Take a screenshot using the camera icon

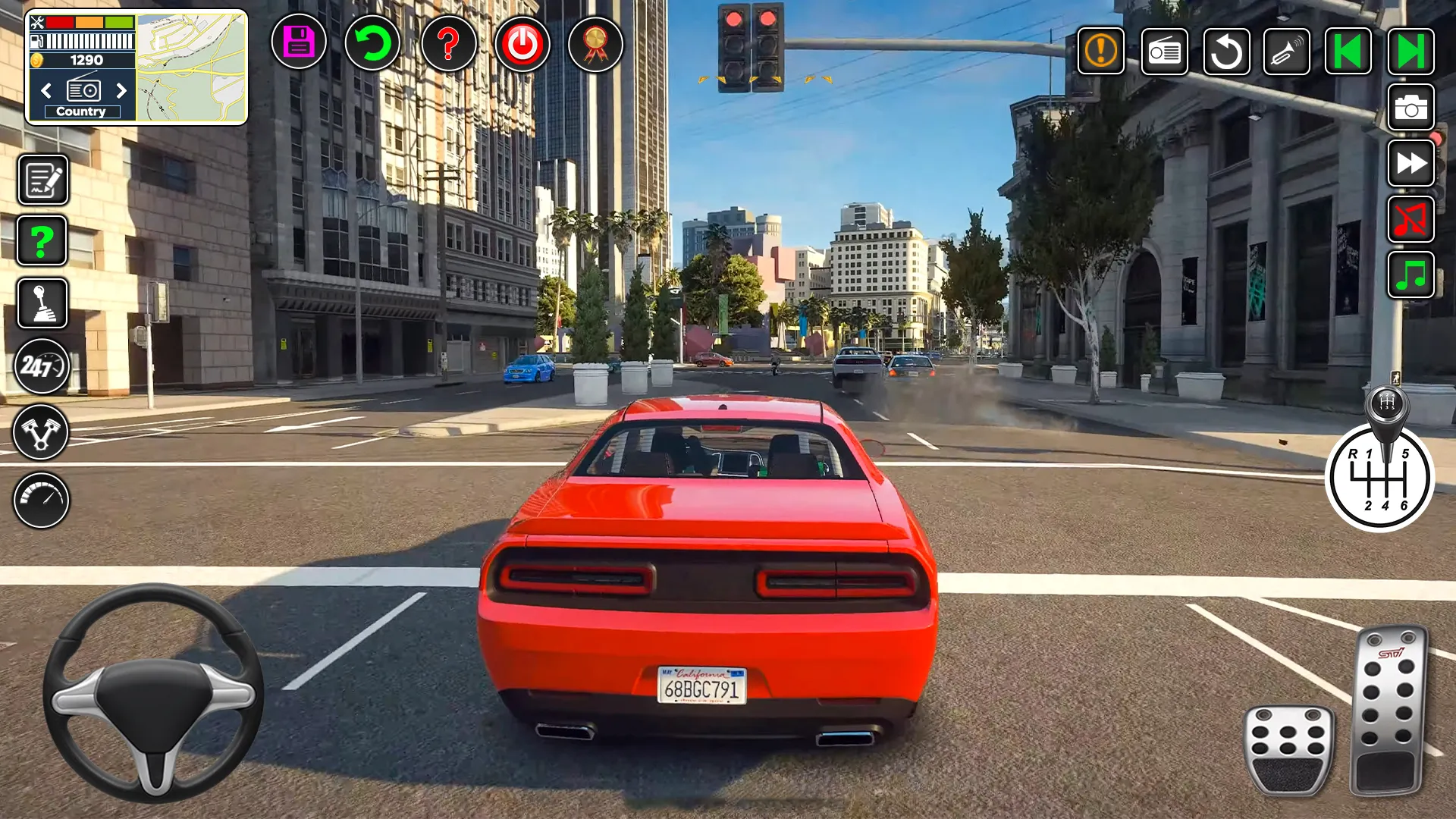1410,108
